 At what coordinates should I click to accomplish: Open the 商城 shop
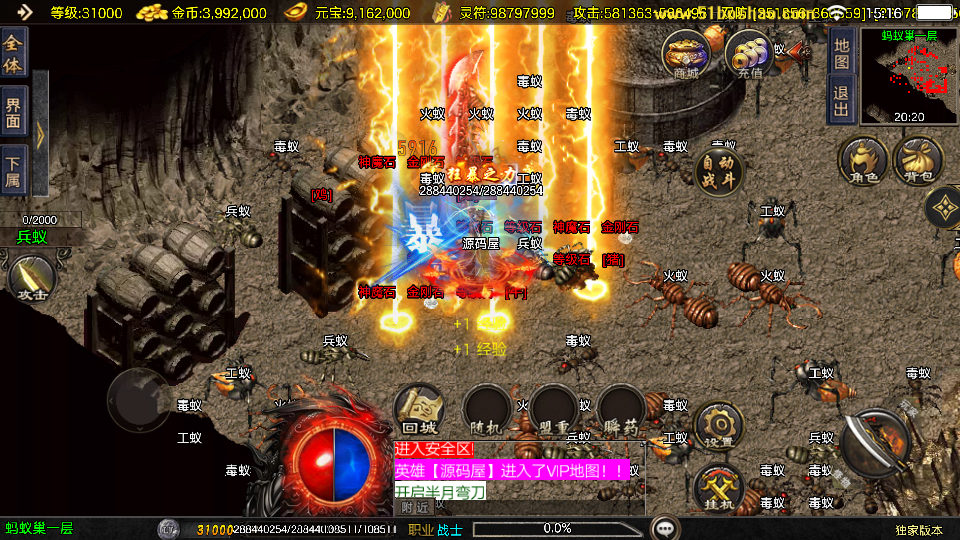pyautogui.click(x=686, y=54)
